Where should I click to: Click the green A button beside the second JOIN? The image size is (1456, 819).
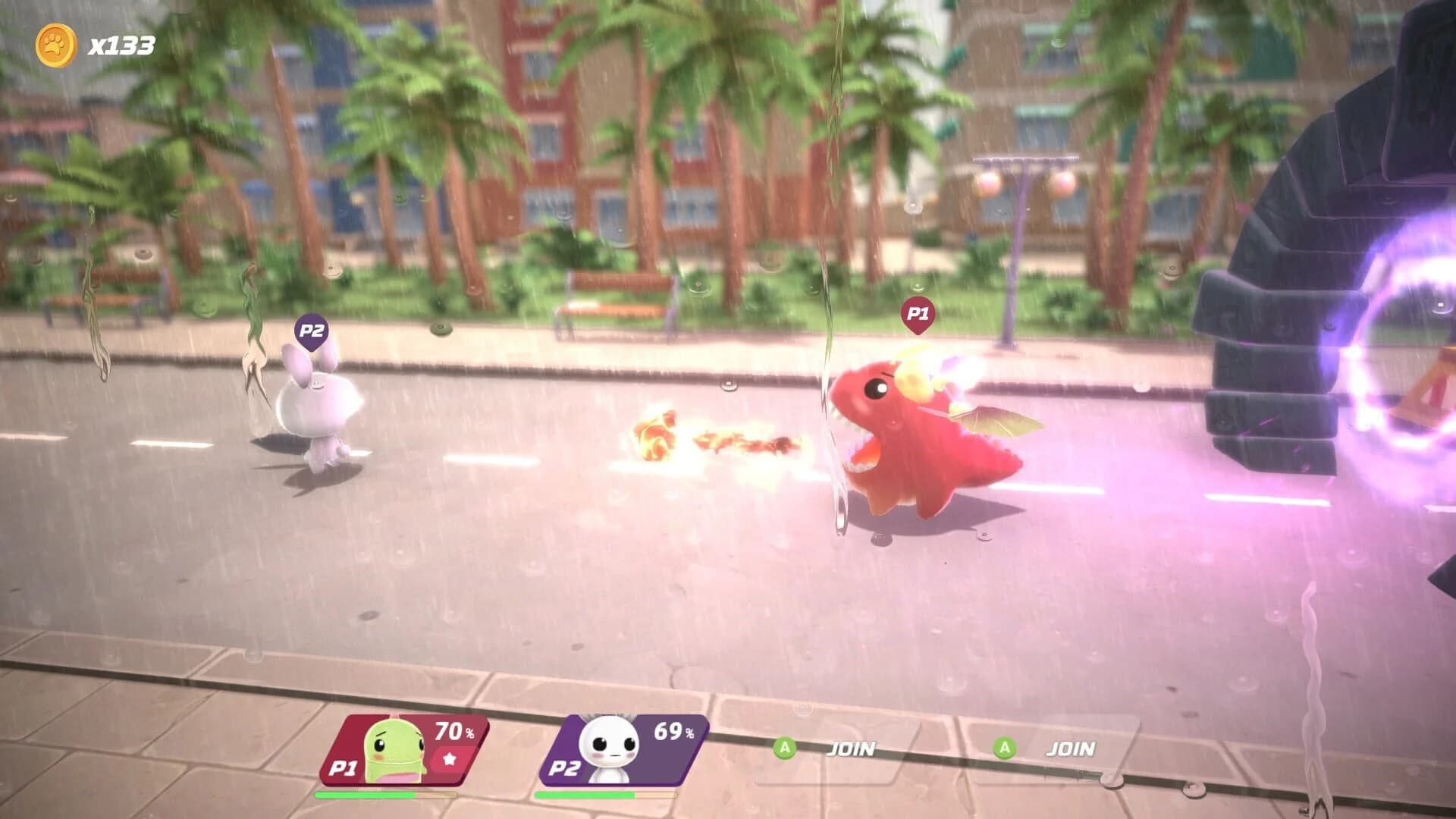pos(1006,748)
